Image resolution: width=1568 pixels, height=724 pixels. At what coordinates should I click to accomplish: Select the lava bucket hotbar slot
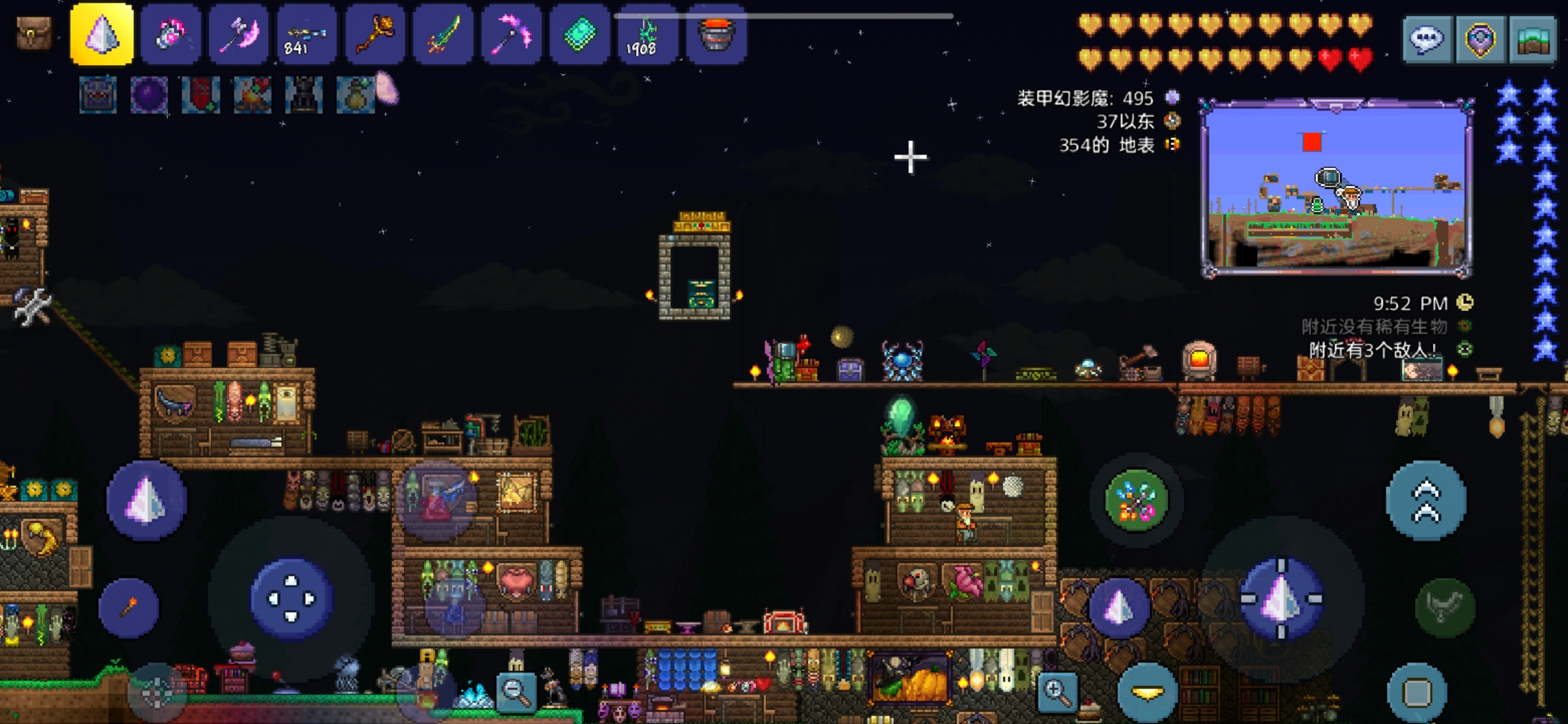point(716,35)
